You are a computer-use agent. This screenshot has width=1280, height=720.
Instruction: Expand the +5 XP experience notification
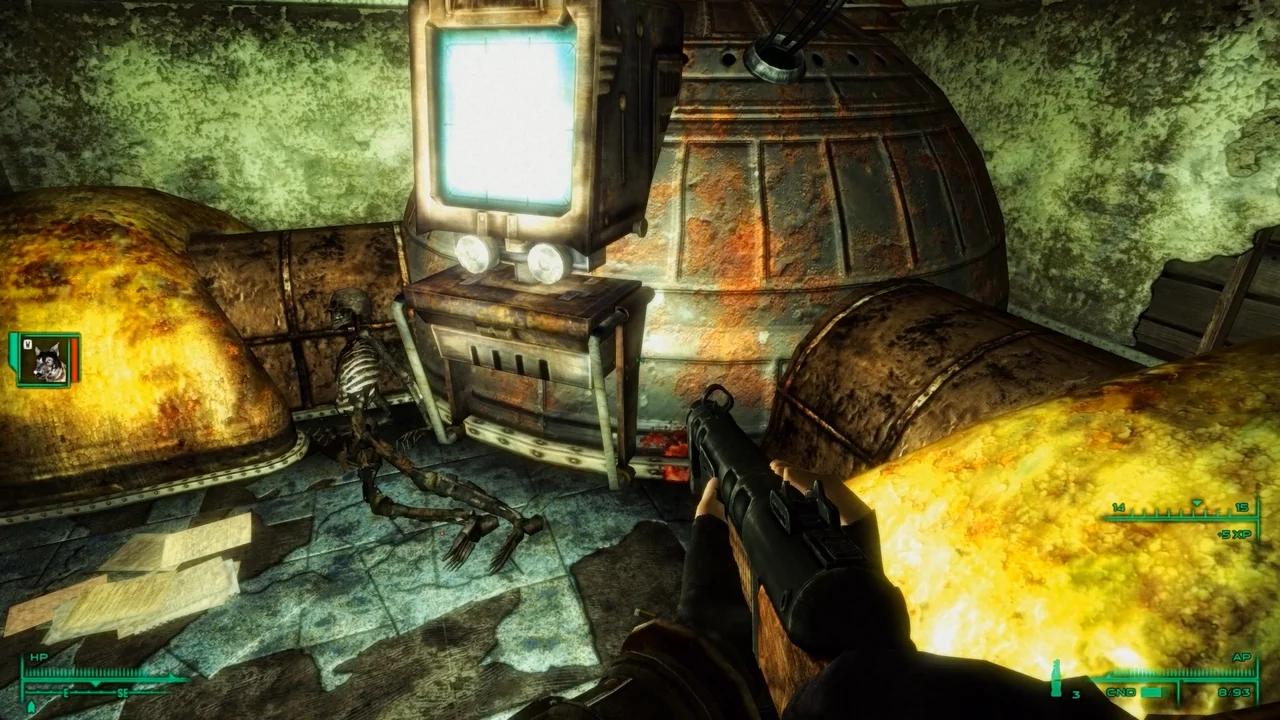click(x=1235, y=533)
